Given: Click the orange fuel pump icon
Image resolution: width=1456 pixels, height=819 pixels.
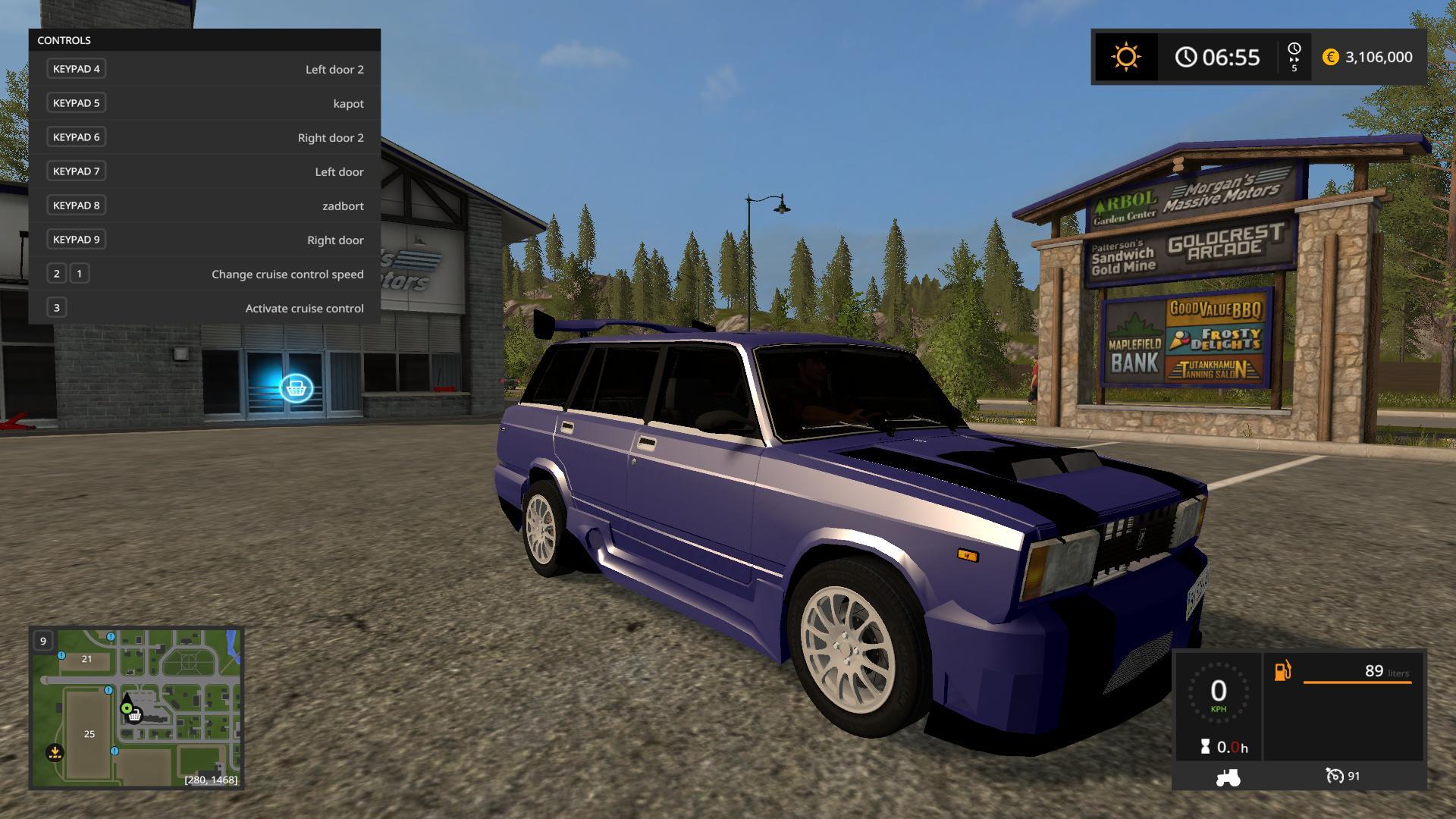Looking at the screenshot, I should (x=1282, y=671).
